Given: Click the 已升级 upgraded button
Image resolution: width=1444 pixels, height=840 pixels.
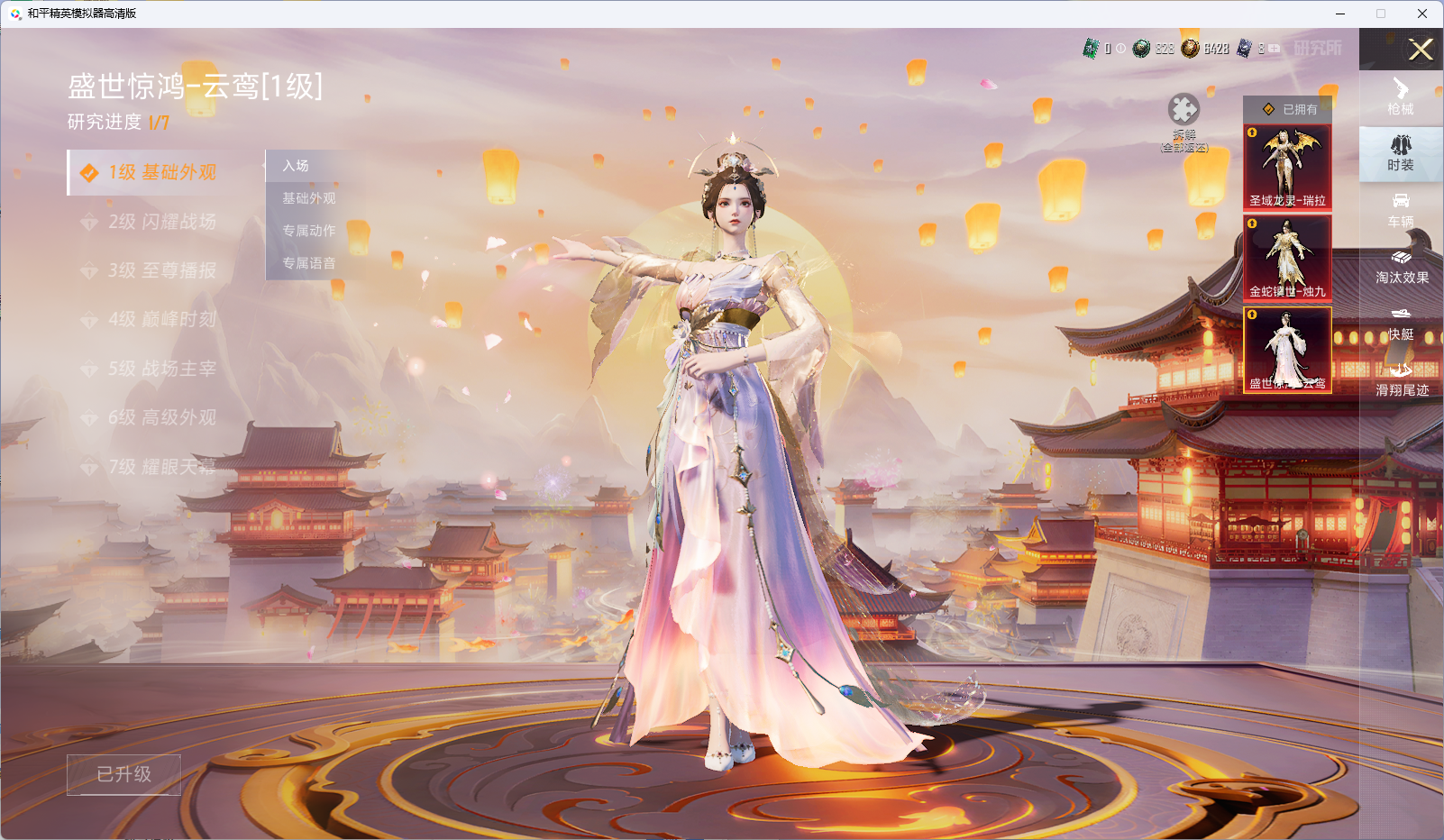Looking at the screenshot, I should (123, 774).
